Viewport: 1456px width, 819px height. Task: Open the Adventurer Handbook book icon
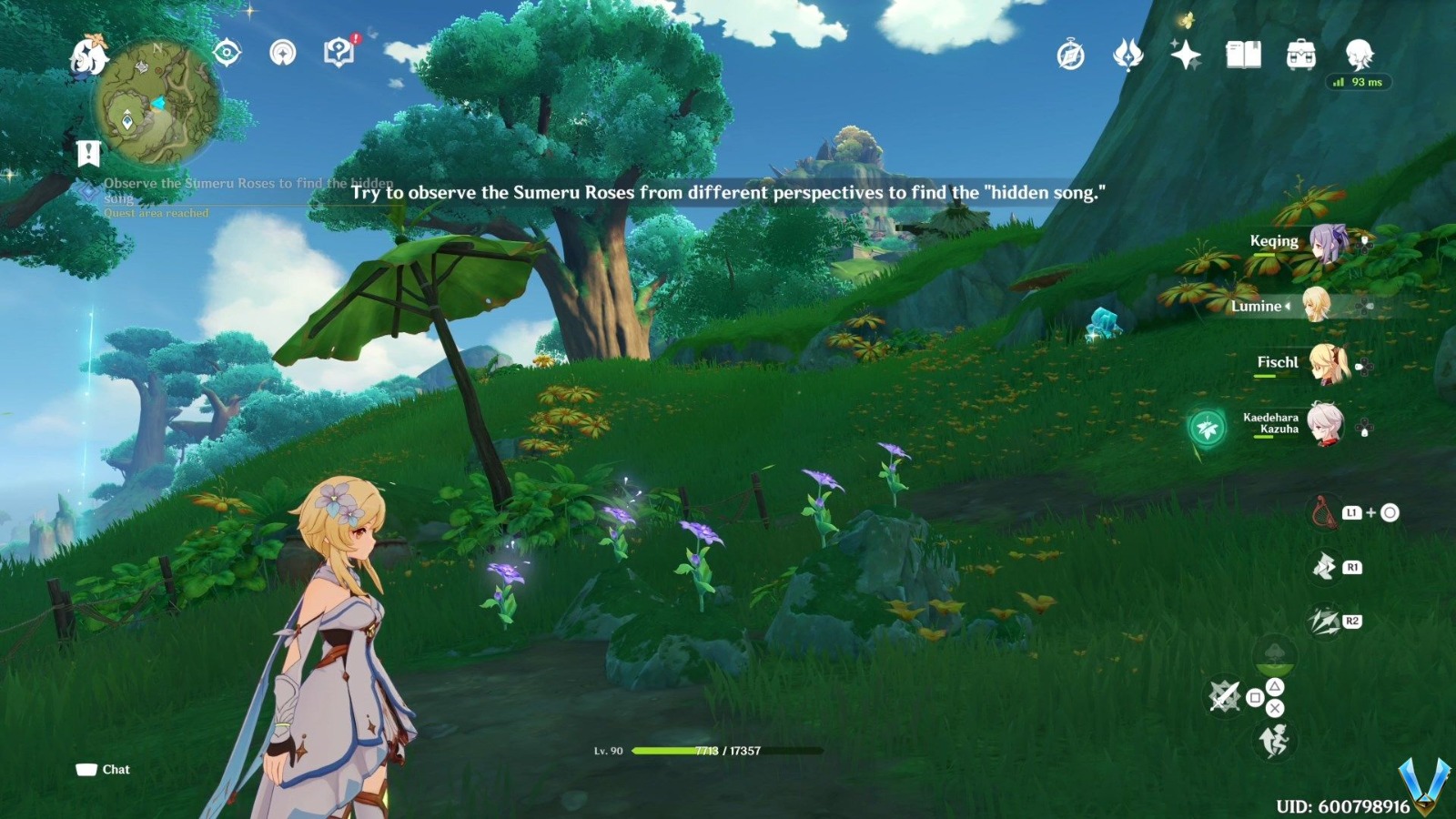click(x=1243, y=56)
